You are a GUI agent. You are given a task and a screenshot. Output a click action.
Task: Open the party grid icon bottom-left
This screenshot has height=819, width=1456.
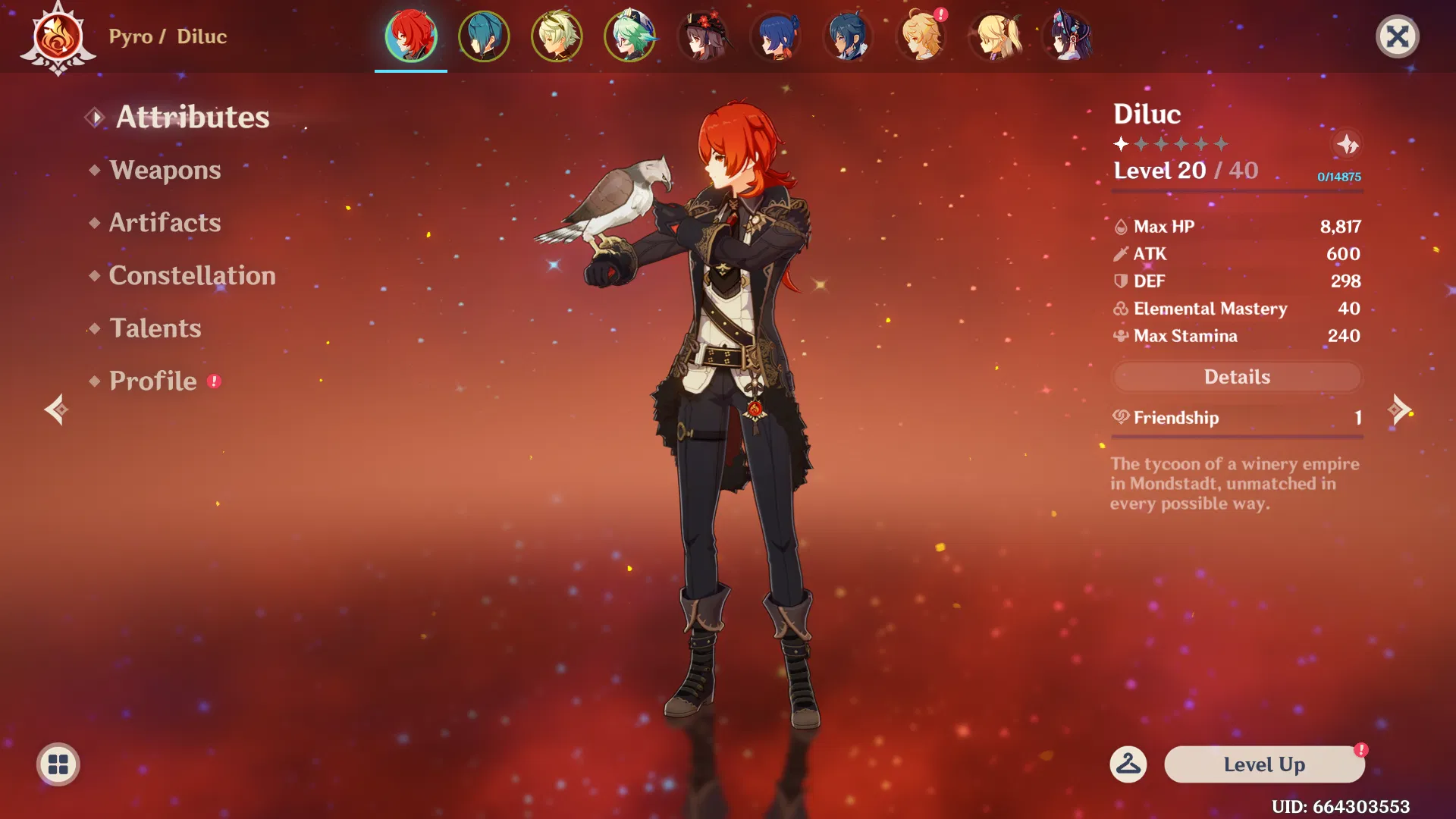tap(57, 764)
